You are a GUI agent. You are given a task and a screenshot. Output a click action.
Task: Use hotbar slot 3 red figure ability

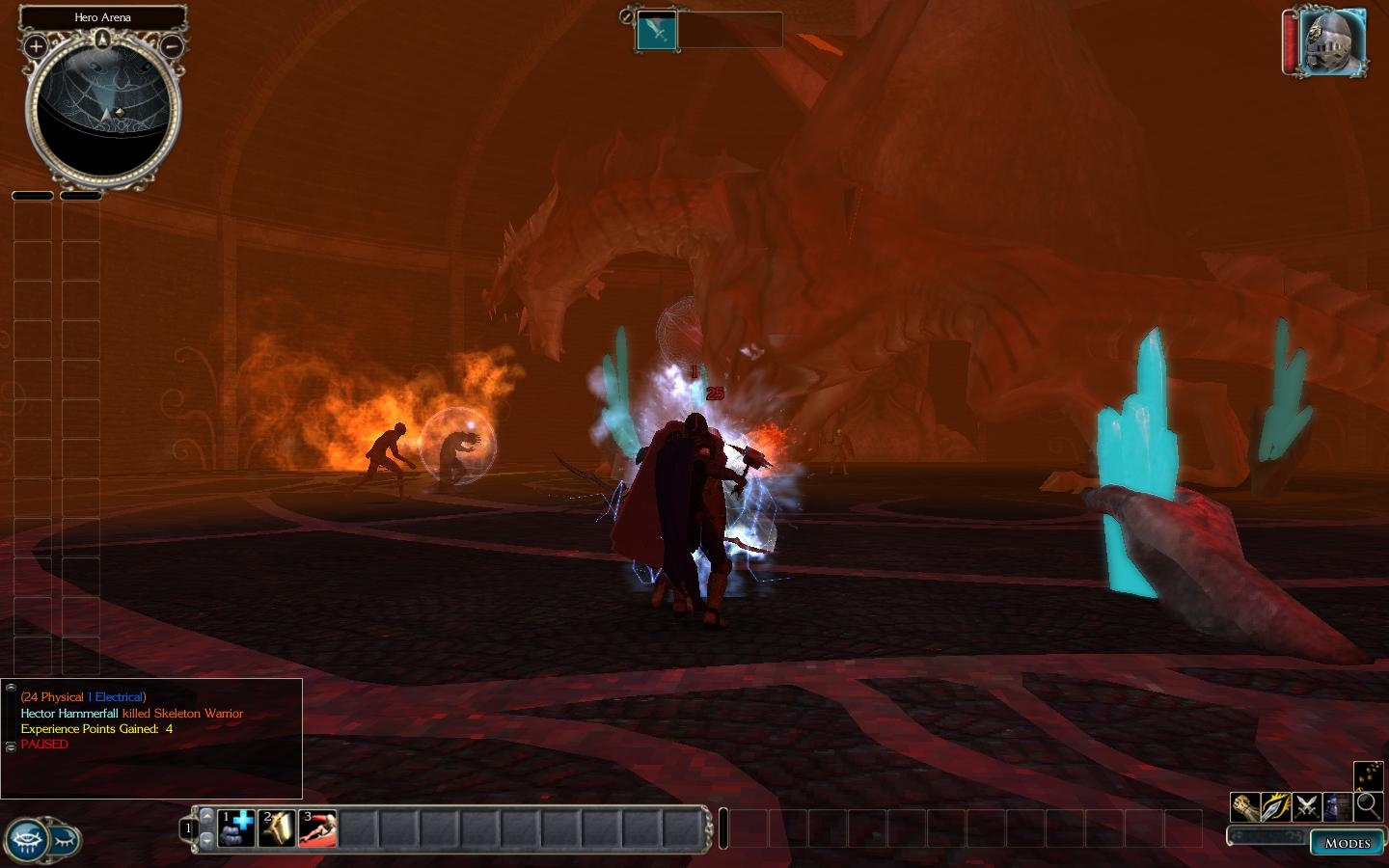pyautogui.click(x=317, y=827)
